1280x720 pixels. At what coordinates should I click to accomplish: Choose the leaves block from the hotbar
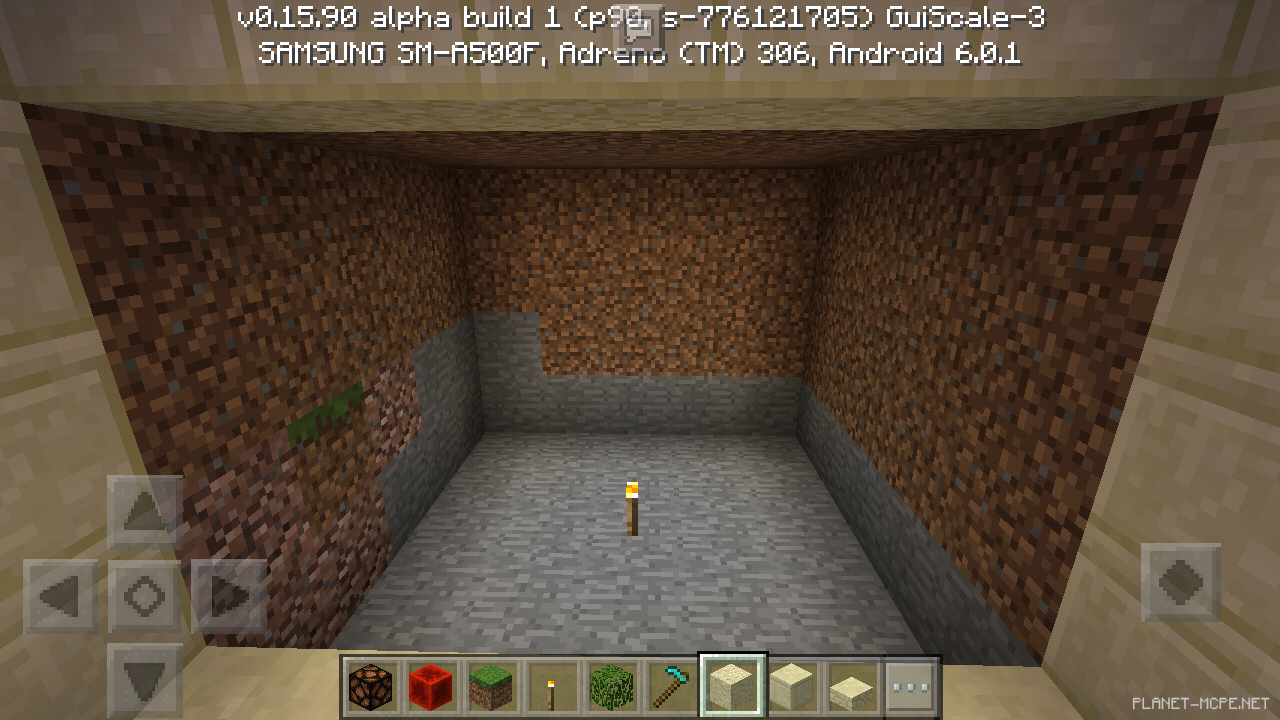tap(612, 685)
